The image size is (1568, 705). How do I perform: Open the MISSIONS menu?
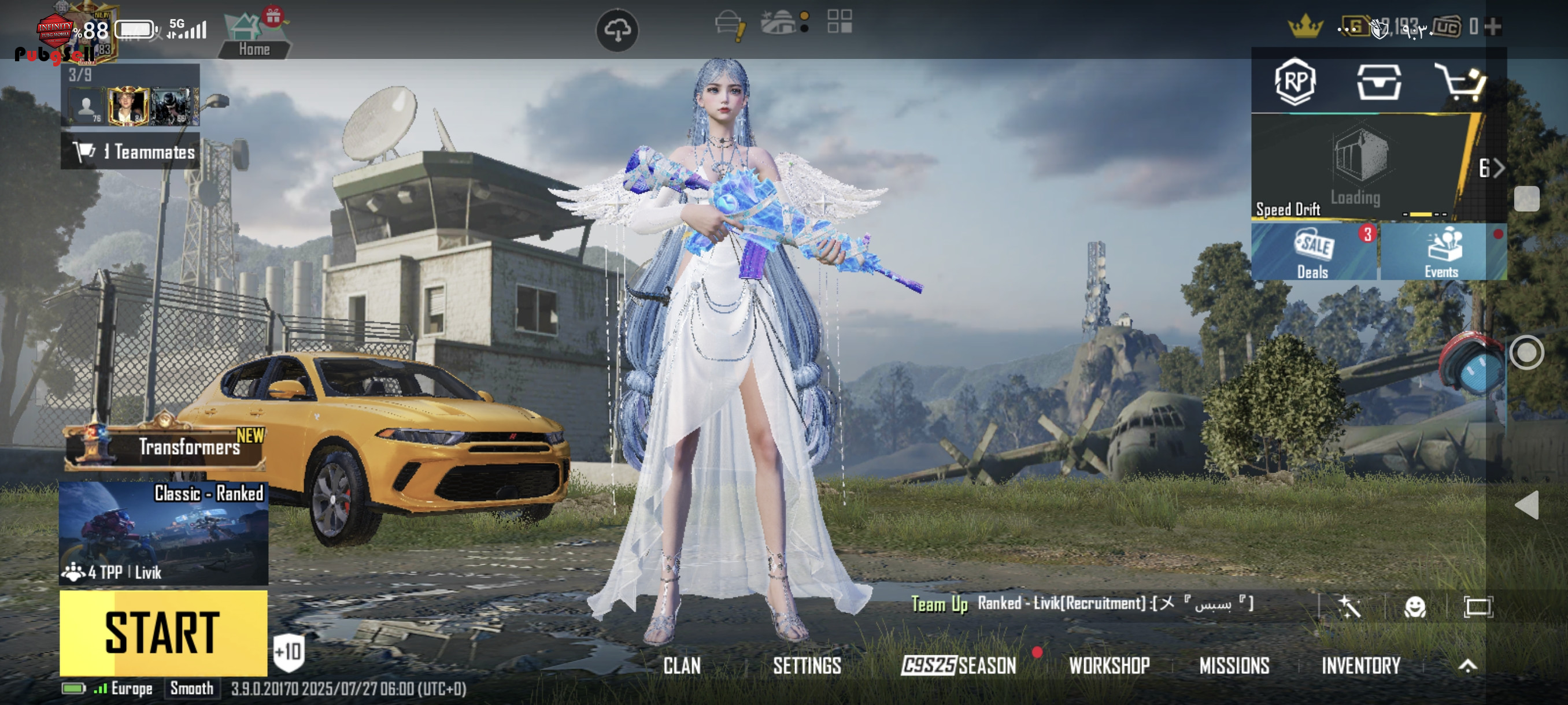[1234, 666]
